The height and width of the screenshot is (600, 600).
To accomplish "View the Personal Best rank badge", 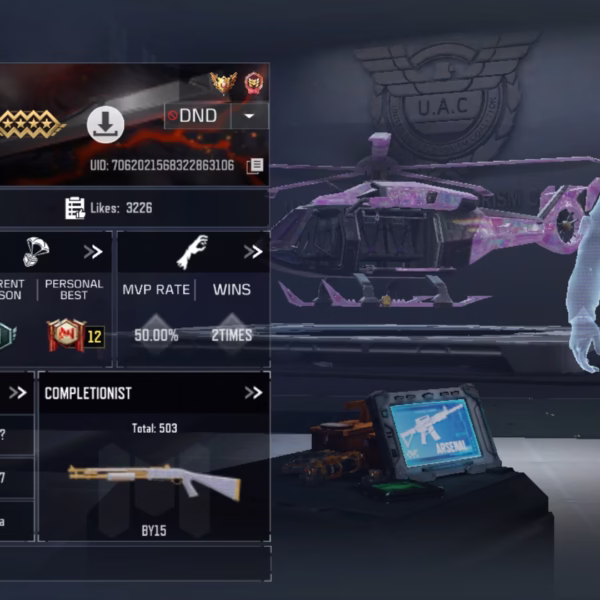I will [x=66, y=335].
